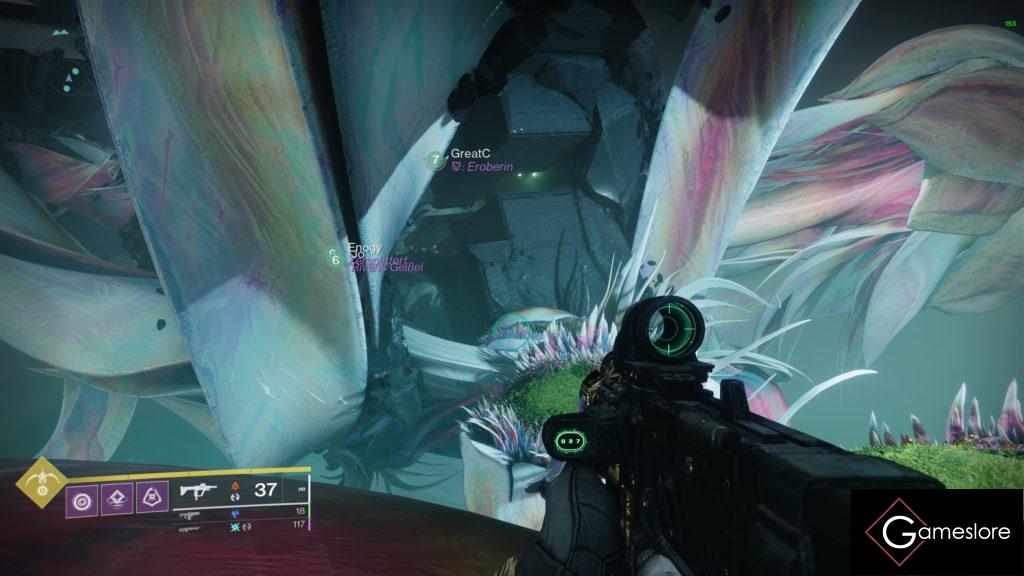Image resolution: width=1024 pixels, height=576 pixels.
Task: Click the Gameslore watermark logo
Action: [x=937, y=532]
